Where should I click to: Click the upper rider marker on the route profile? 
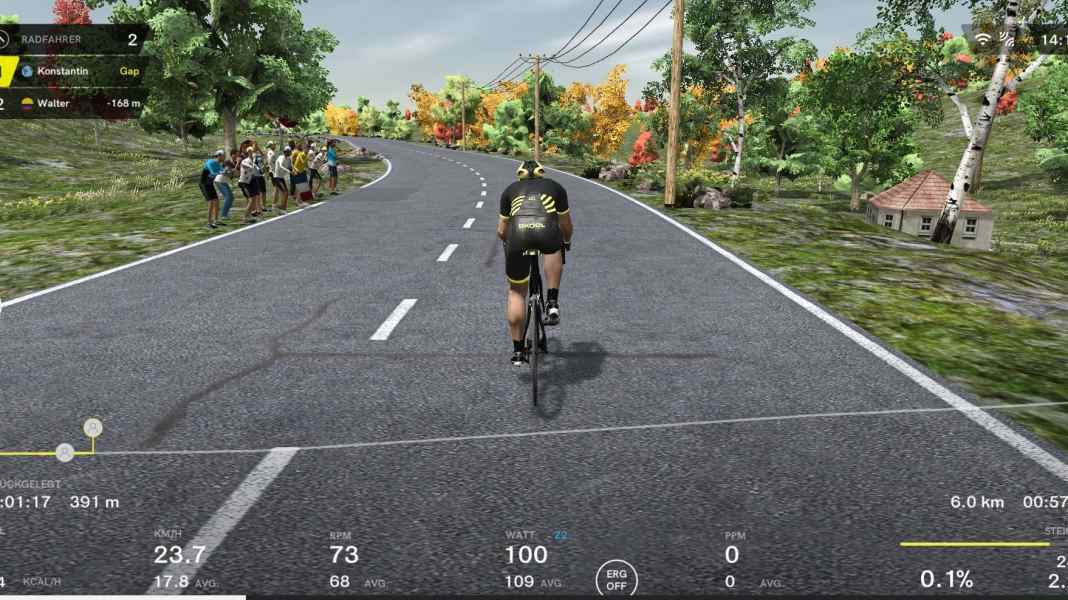93,428
